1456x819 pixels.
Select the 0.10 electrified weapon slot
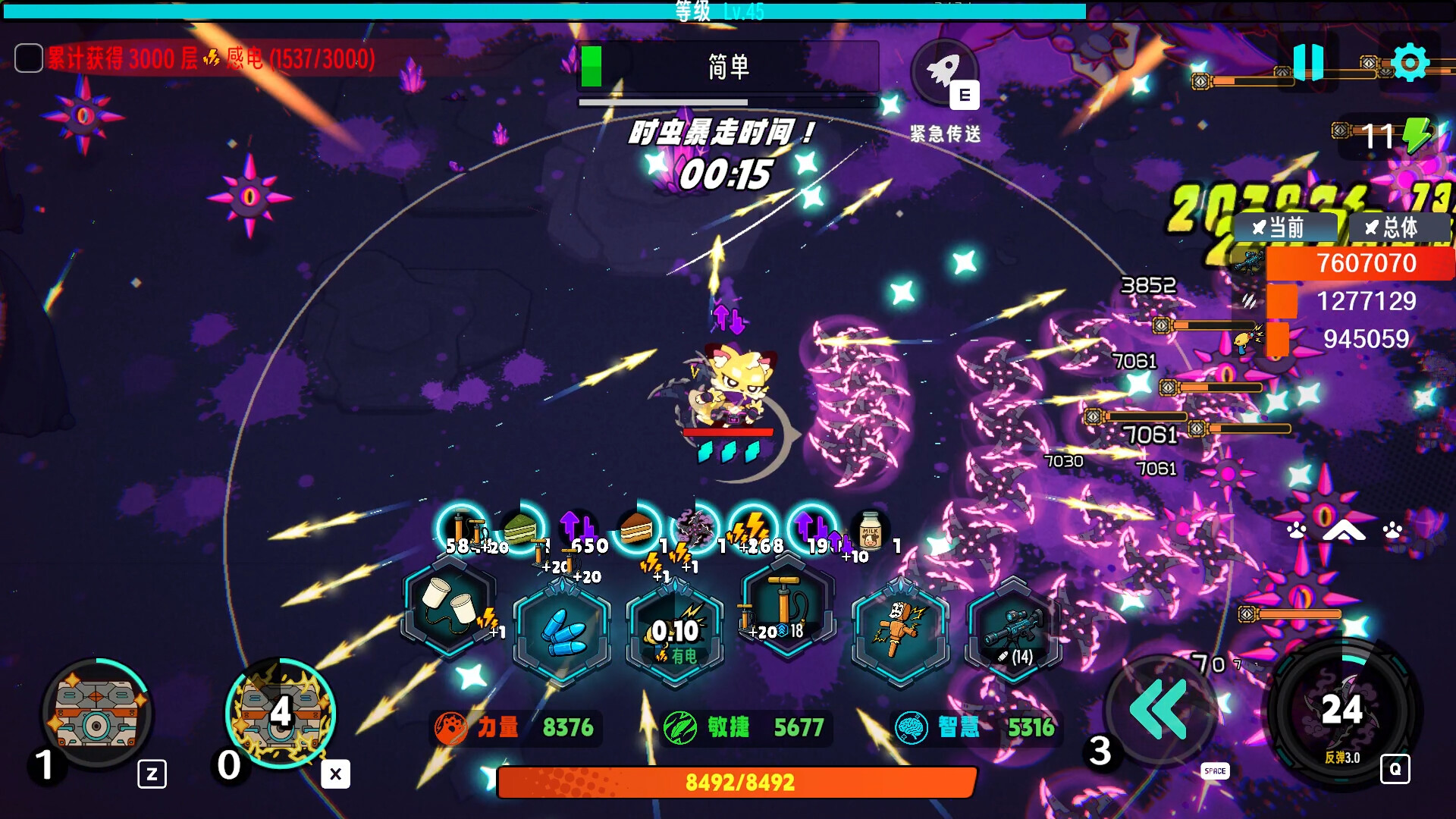(674, 631)
